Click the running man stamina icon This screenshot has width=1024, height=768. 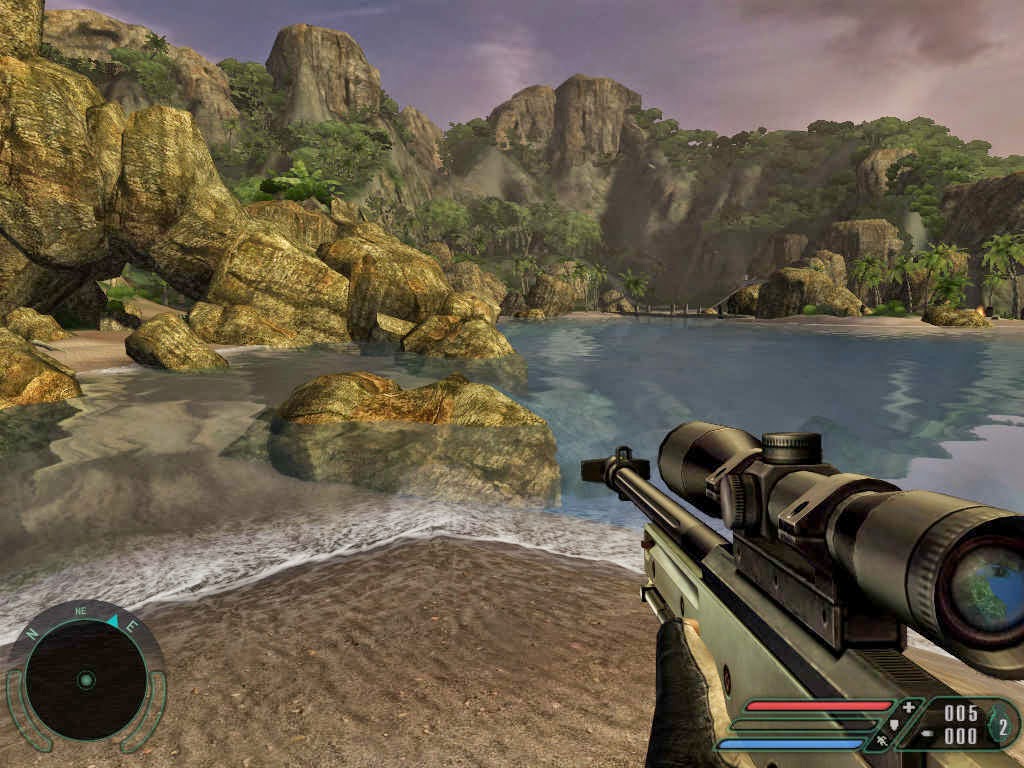pos(882,742)
